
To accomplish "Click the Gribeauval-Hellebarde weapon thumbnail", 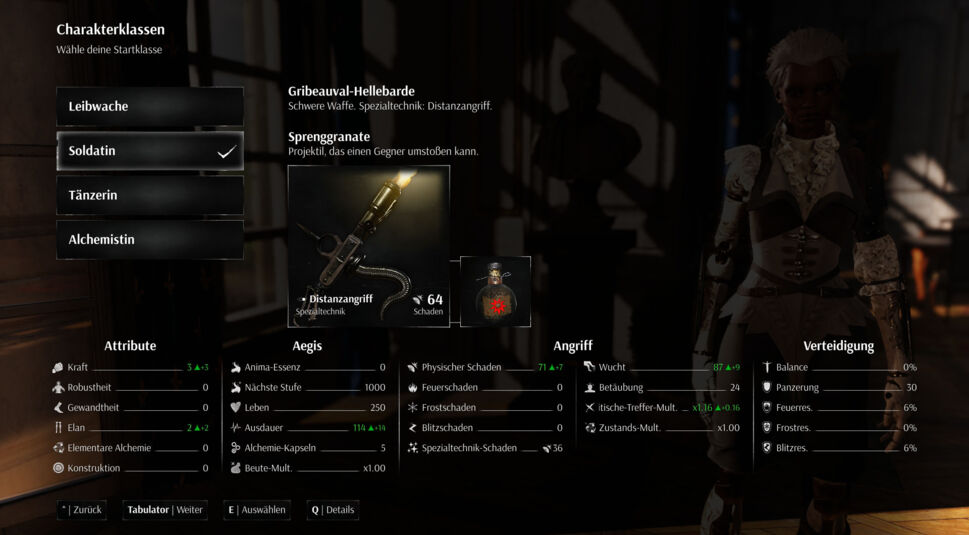I will pos(368,246).
